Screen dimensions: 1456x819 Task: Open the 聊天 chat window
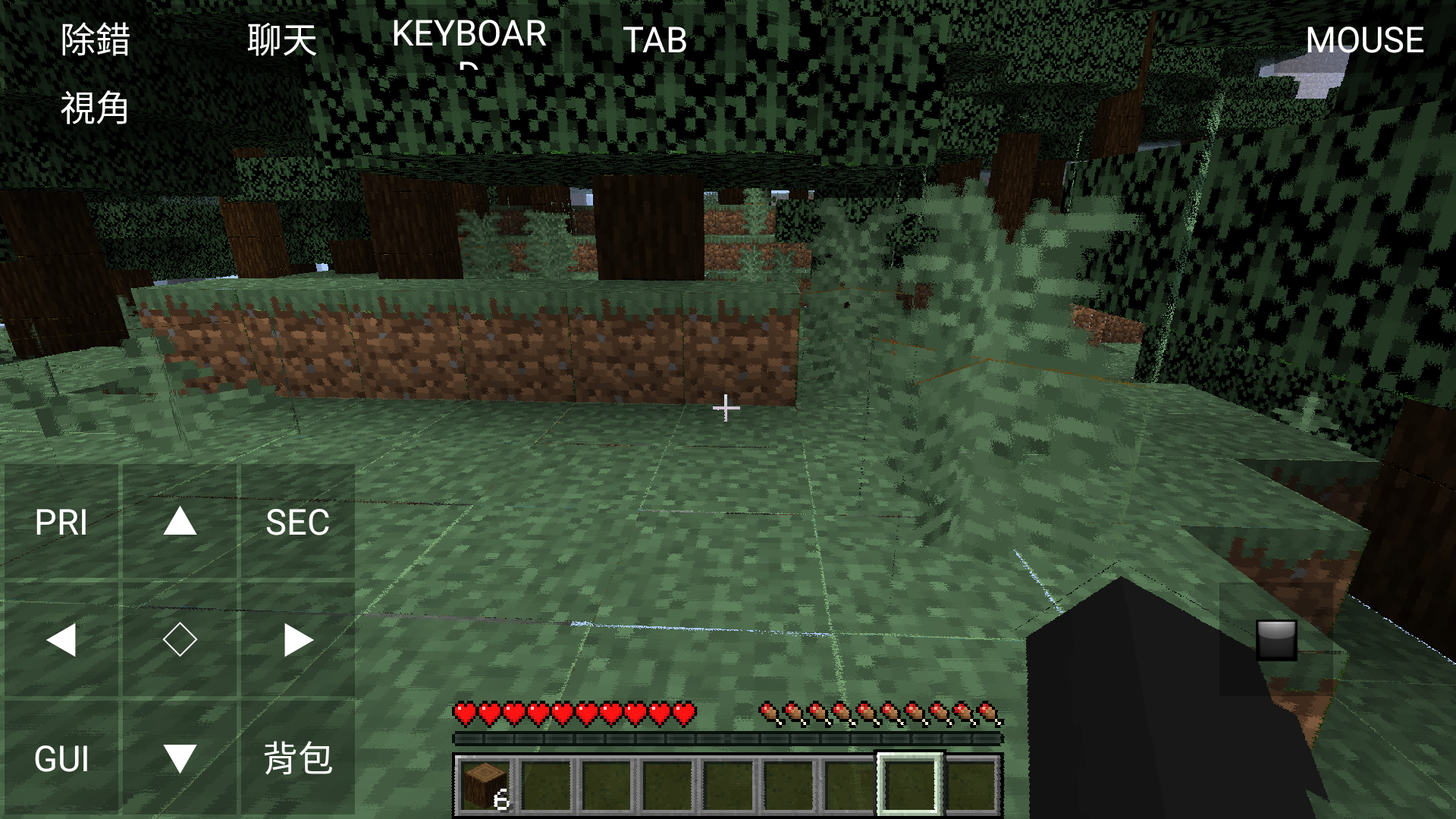coord(281,42)
